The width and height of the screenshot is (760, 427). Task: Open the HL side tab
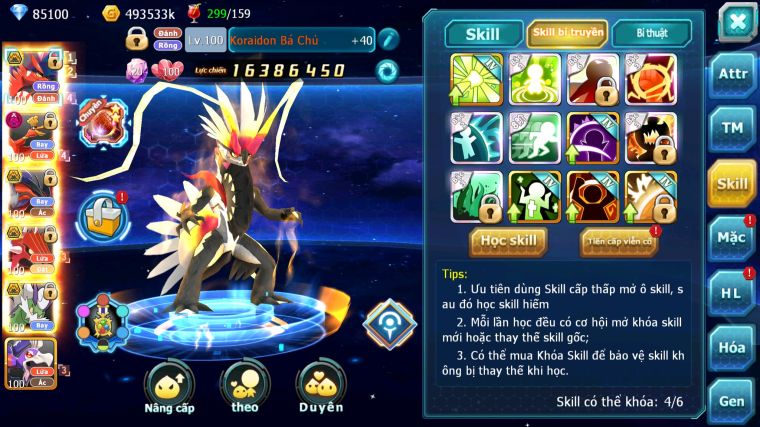tap(732, 293)
